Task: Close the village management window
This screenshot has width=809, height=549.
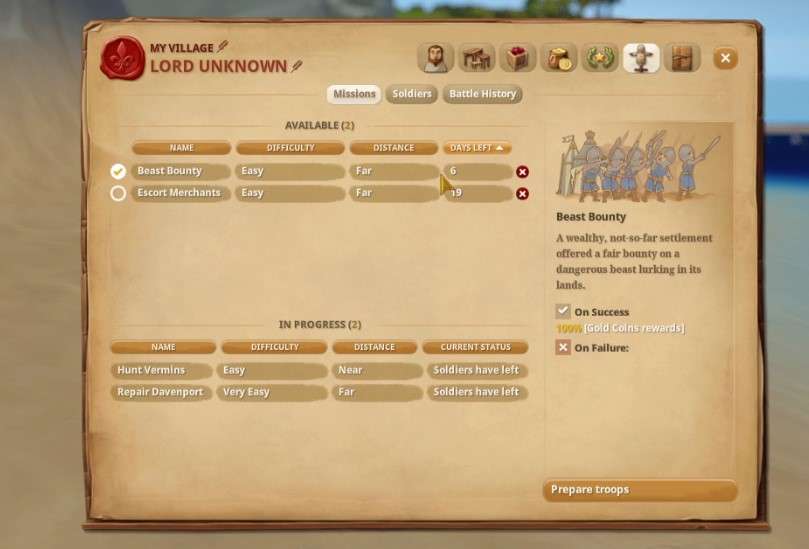Action: click(x=726, y=59)
